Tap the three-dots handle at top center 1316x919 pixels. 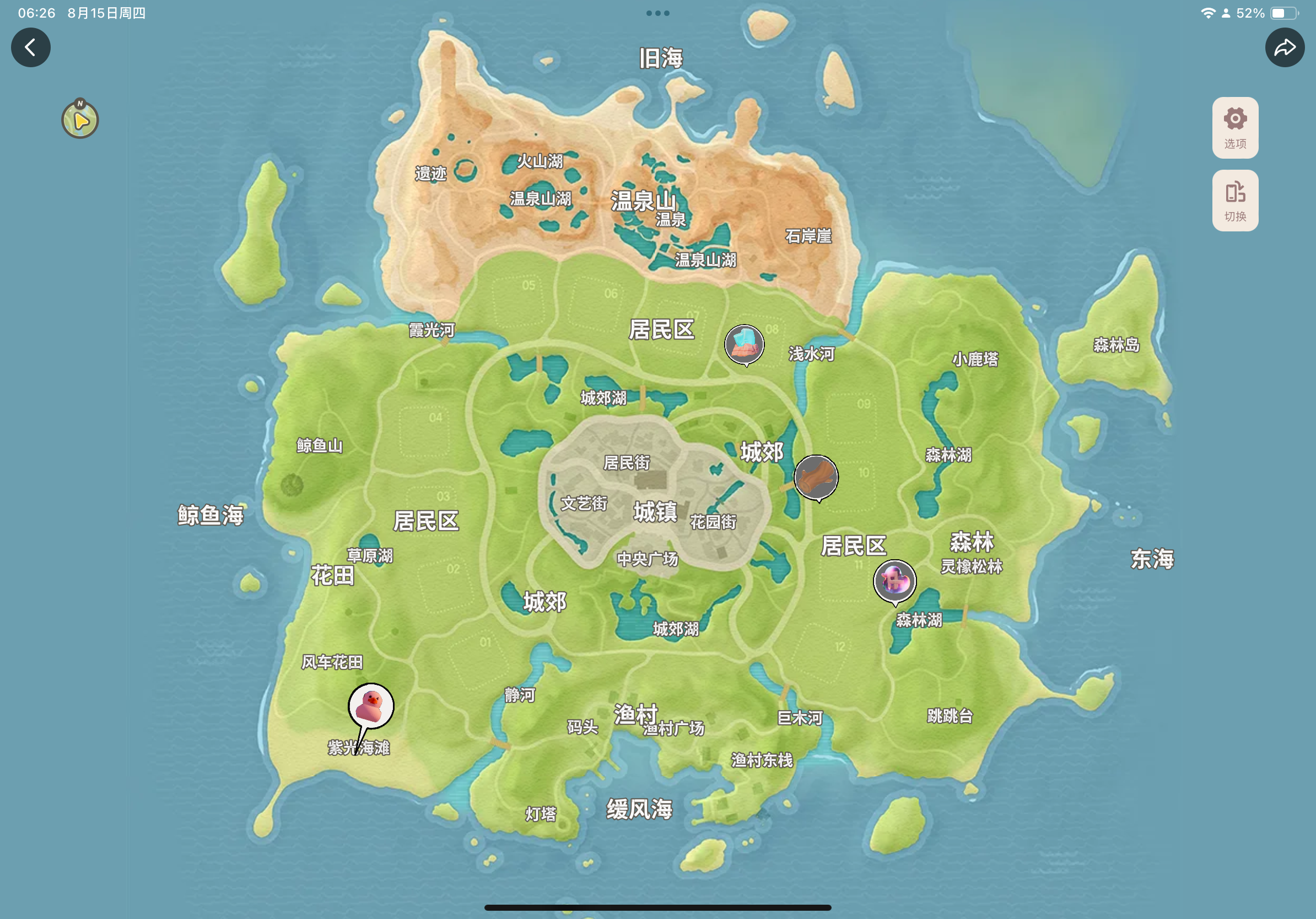657,13
